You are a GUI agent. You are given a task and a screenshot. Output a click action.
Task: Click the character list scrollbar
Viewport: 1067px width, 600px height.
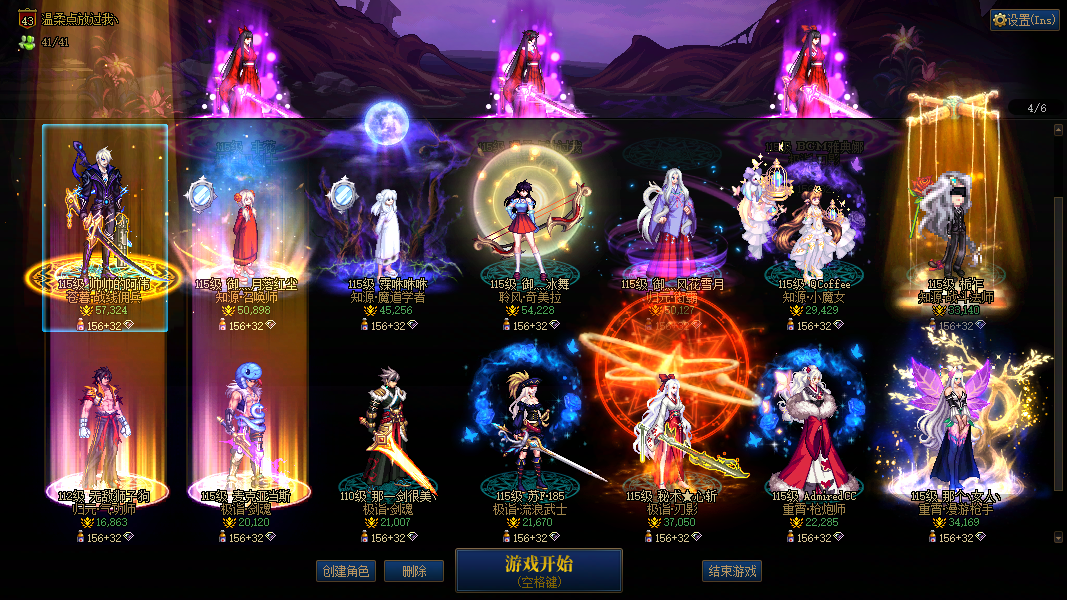pyautogui.click(x=1058, y=300)
